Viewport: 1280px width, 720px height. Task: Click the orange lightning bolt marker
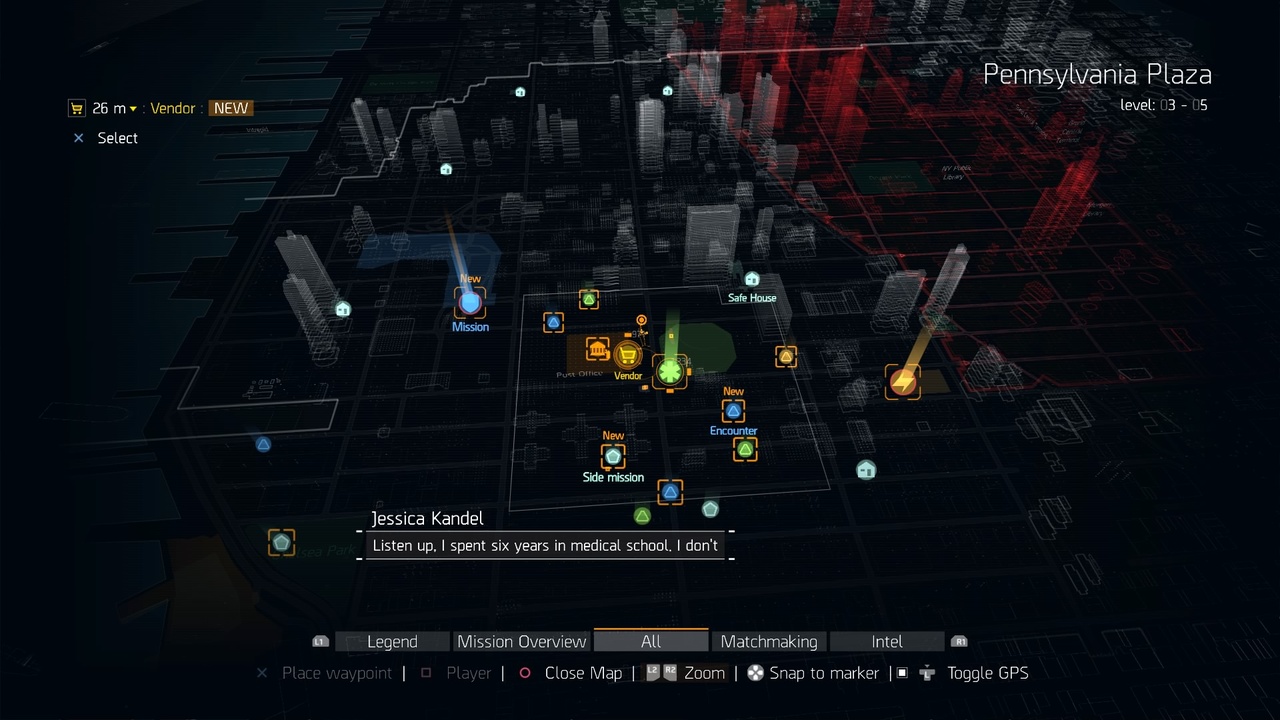pos(903,381)
